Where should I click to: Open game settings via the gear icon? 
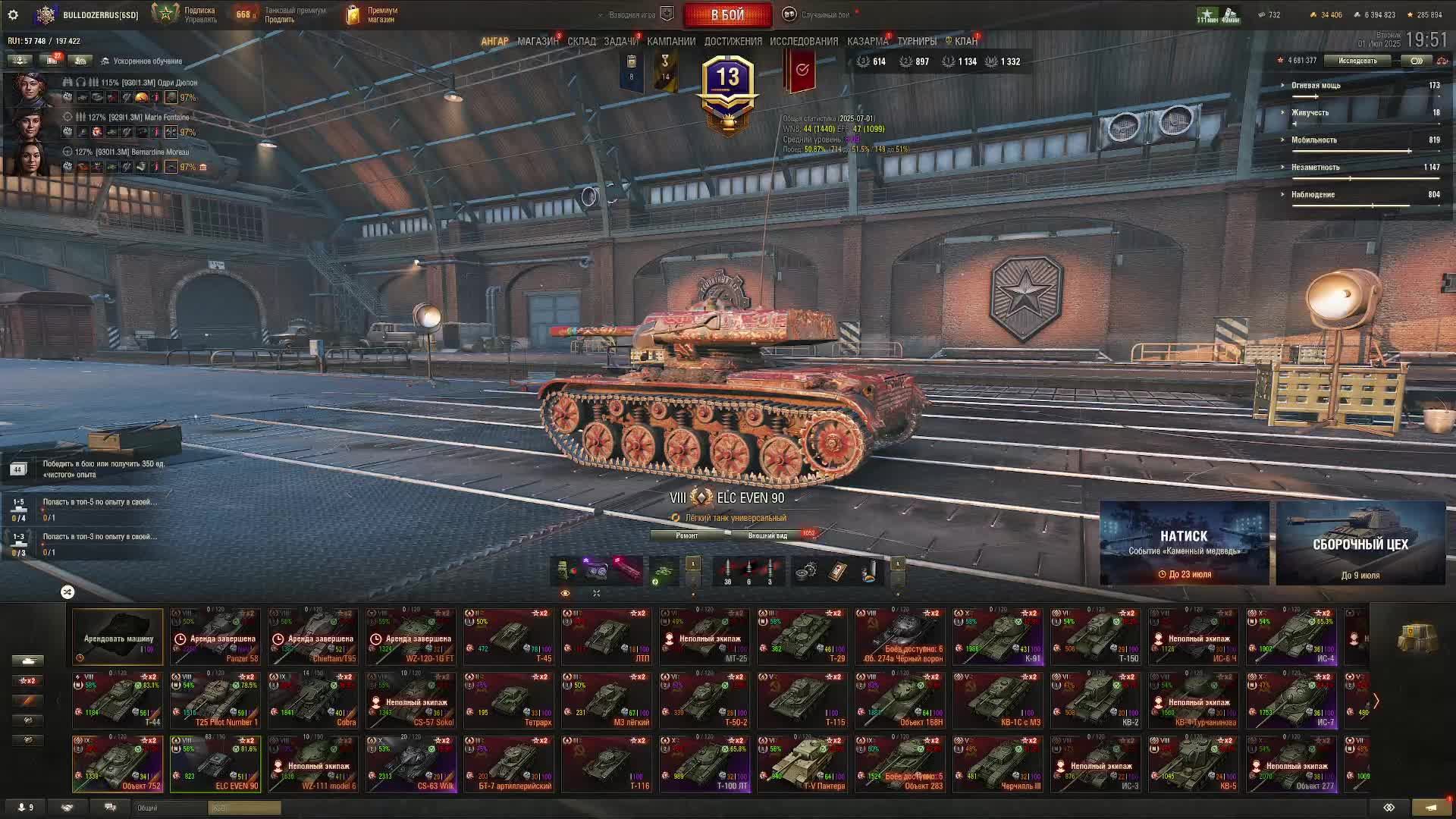pyautogui.click(x=13, y=15)
